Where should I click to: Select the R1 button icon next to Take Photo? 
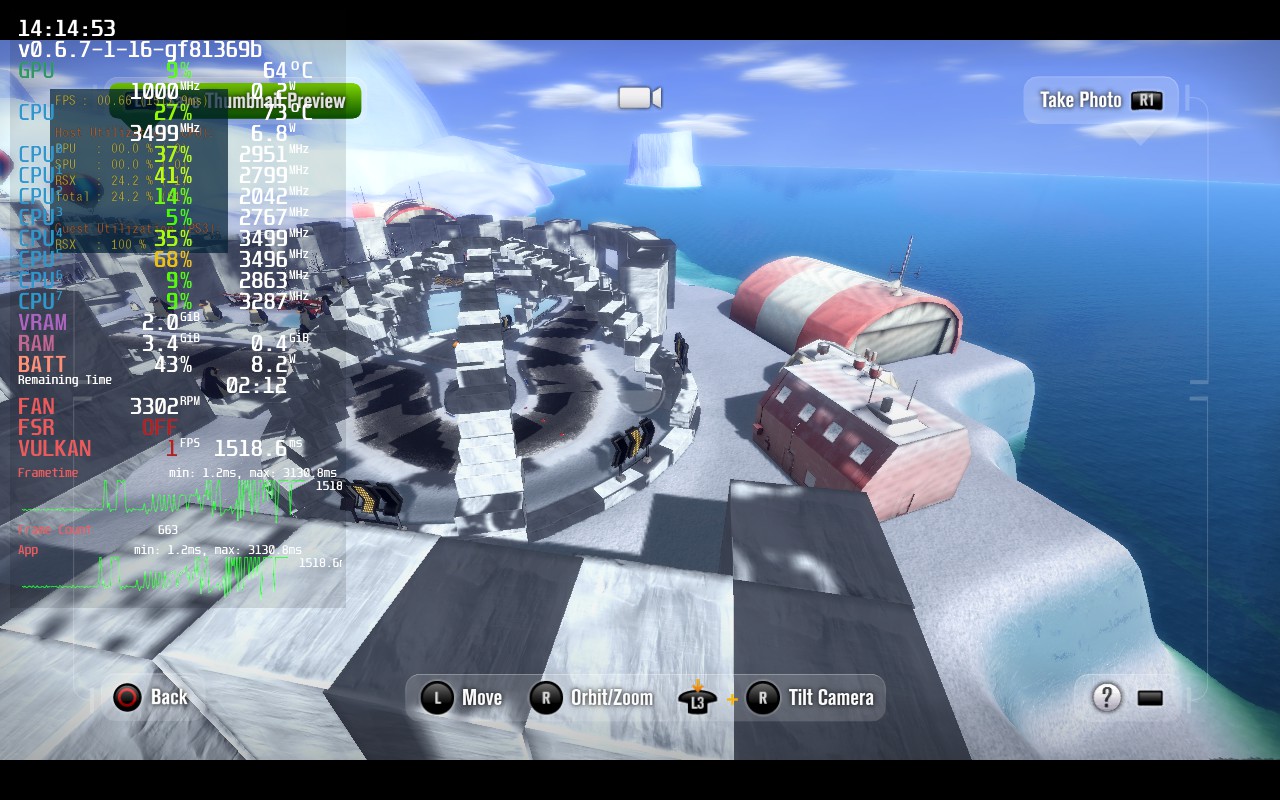point(1148,100)
